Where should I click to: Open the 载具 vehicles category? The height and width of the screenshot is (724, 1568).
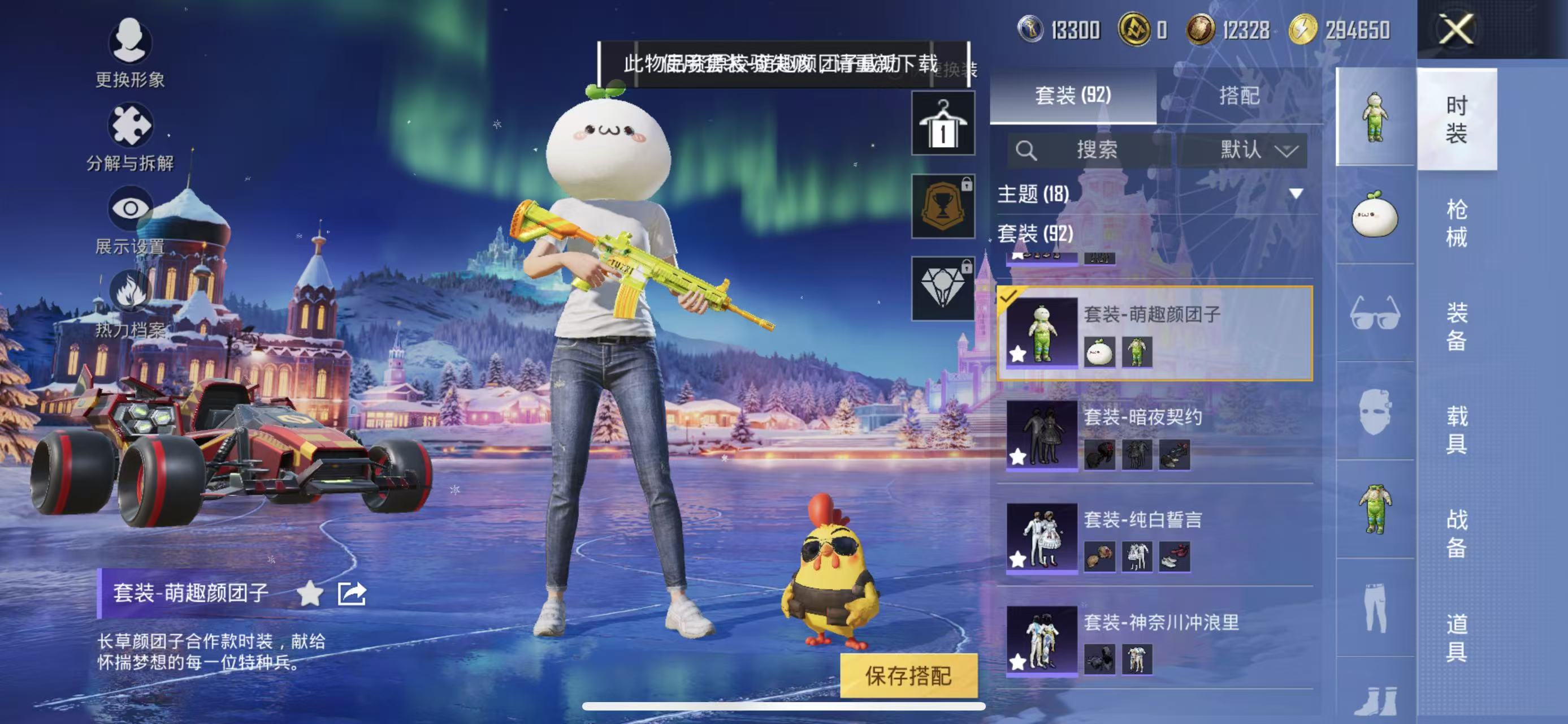(x=1456, y=430)
